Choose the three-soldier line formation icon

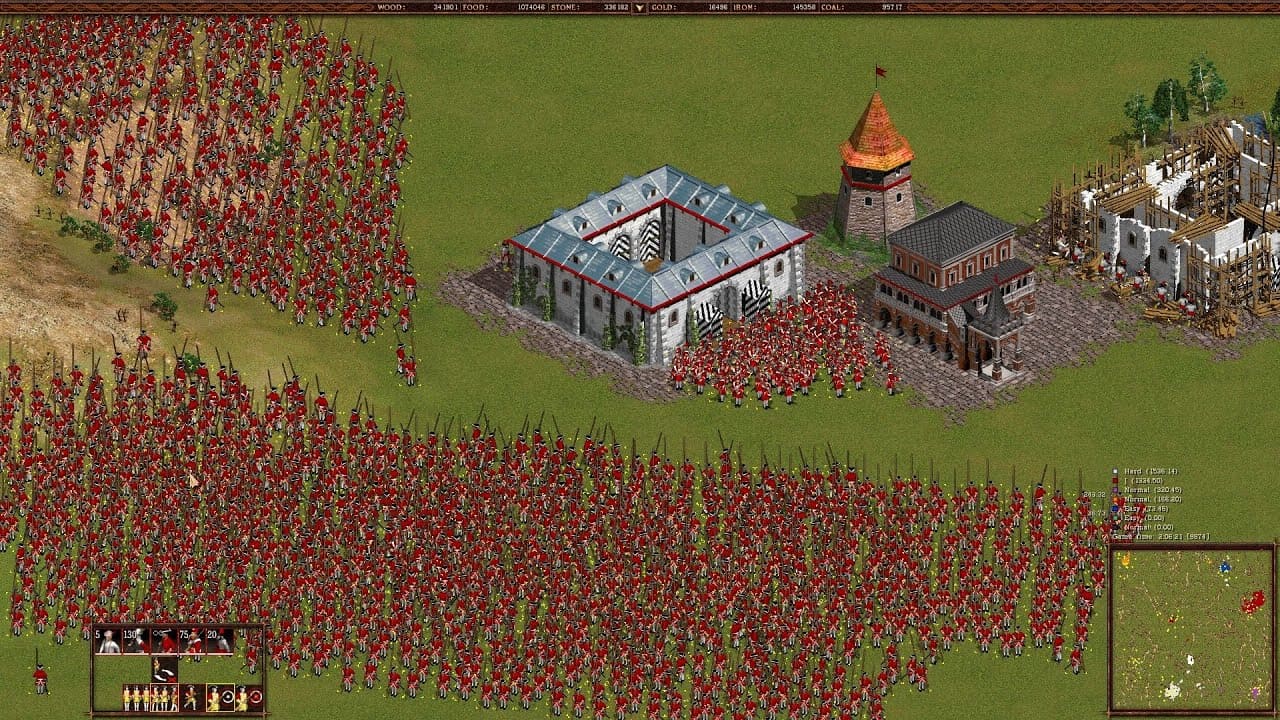[136, 697]
